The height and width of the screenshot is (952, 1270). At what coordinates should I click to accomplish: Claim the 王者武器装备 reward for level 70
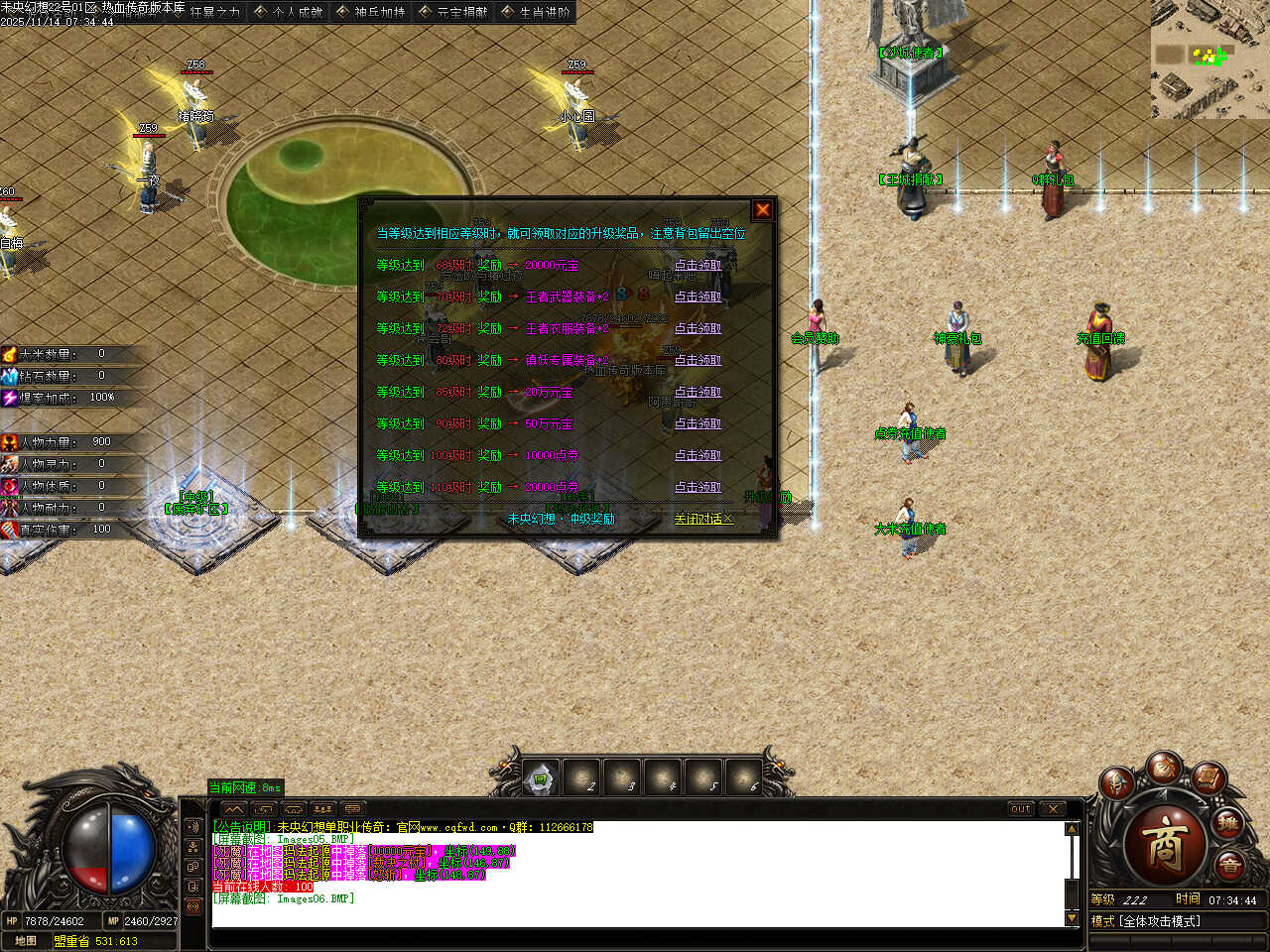tap(698, 297)
